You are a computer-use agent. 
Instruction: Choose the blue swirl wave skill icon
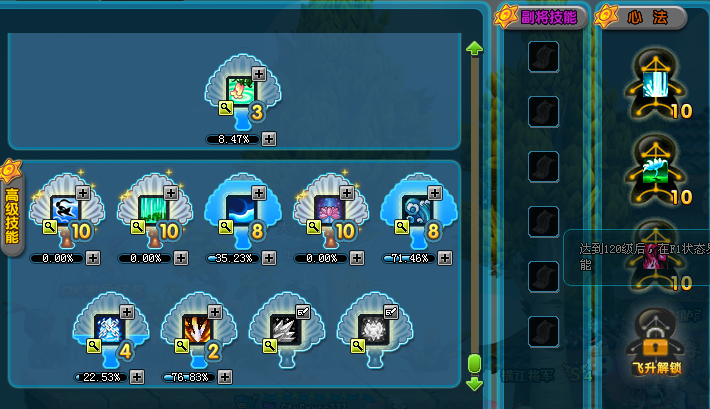(x=416, y=207)
